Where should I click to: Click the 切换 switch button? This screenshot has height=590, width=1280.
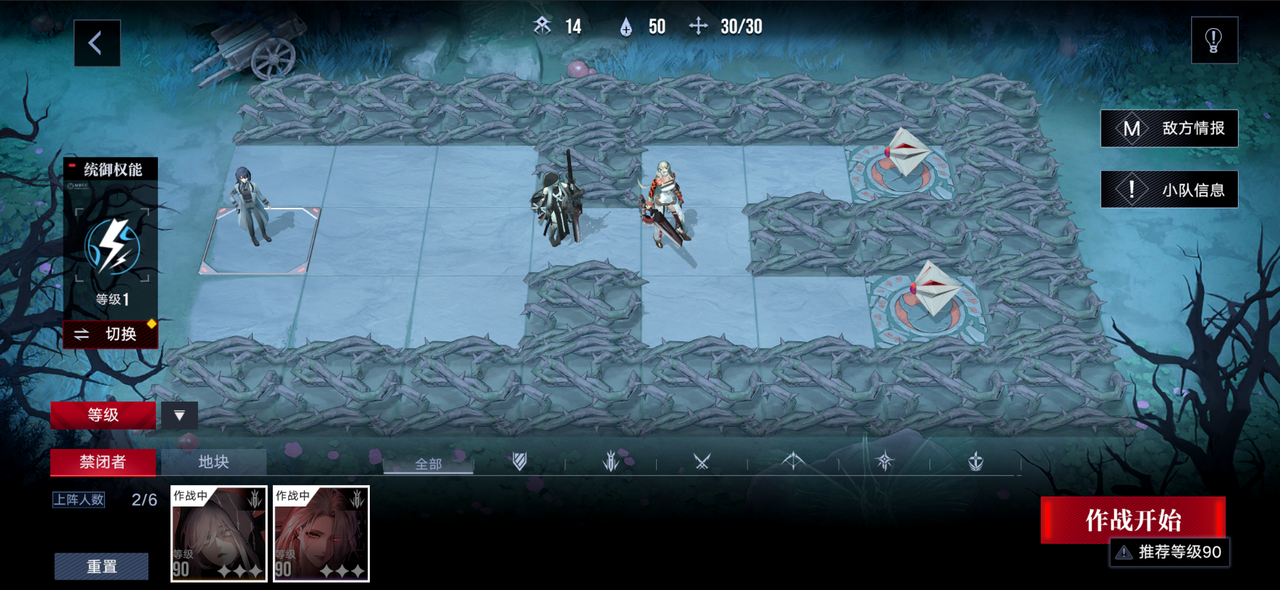pyautogui.click(x=110, y=334)
